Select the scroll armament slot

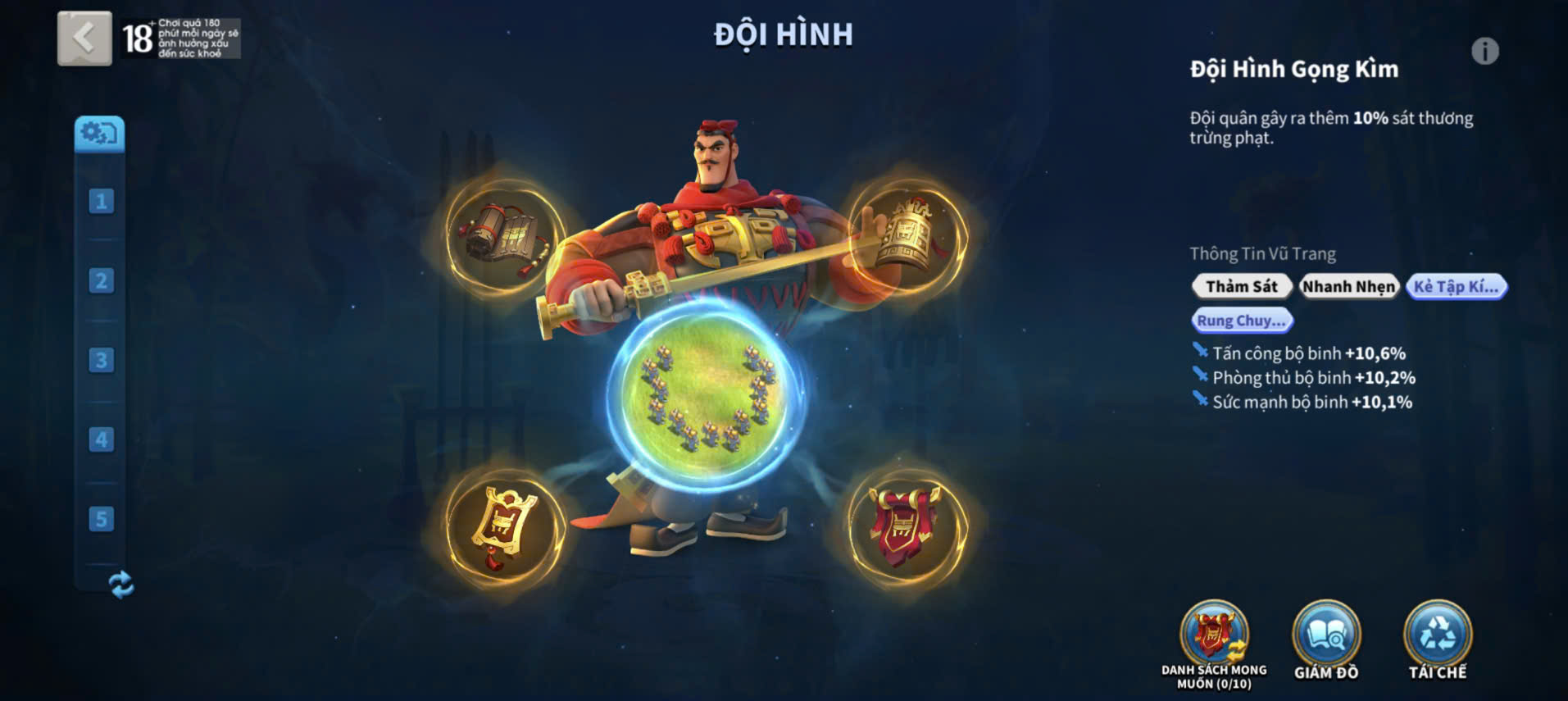pos(504,237)
